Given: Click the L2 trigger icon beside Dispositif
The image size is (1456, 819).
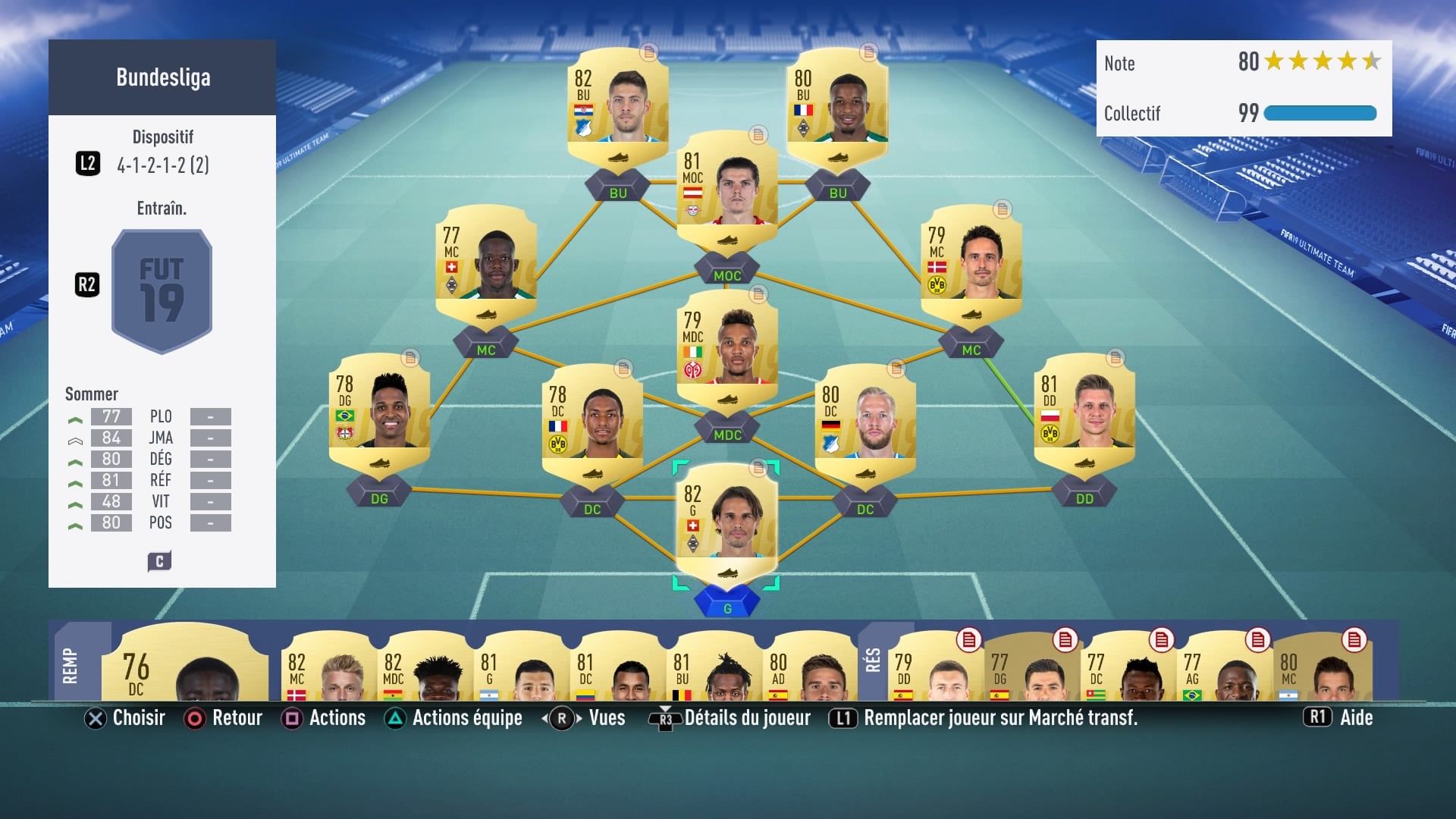Looking at the screenshot, I should (x=87, y=163).
